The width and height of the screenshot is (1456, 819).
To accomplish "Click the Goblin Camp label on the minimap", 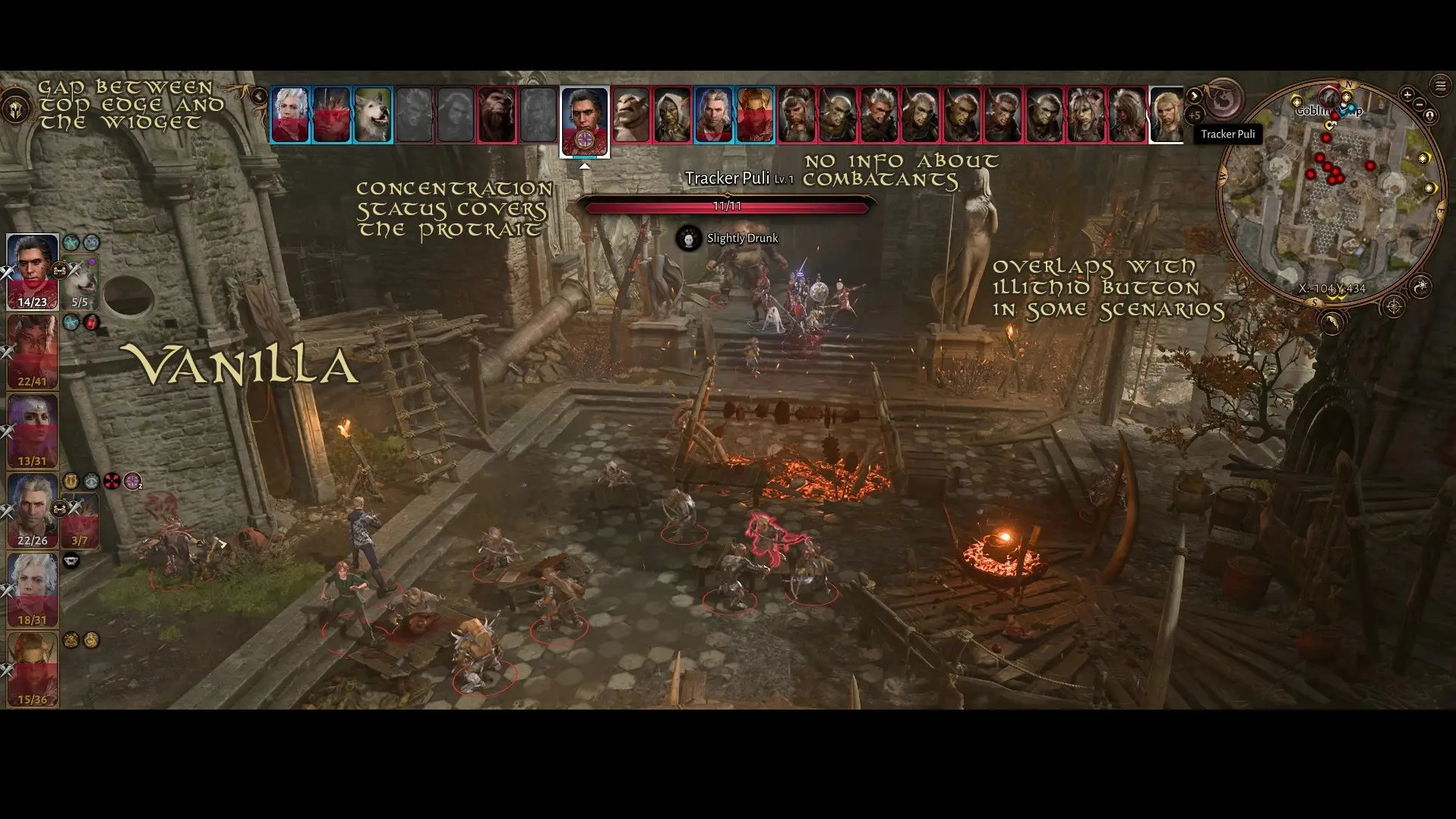I will pos(1328,112).
